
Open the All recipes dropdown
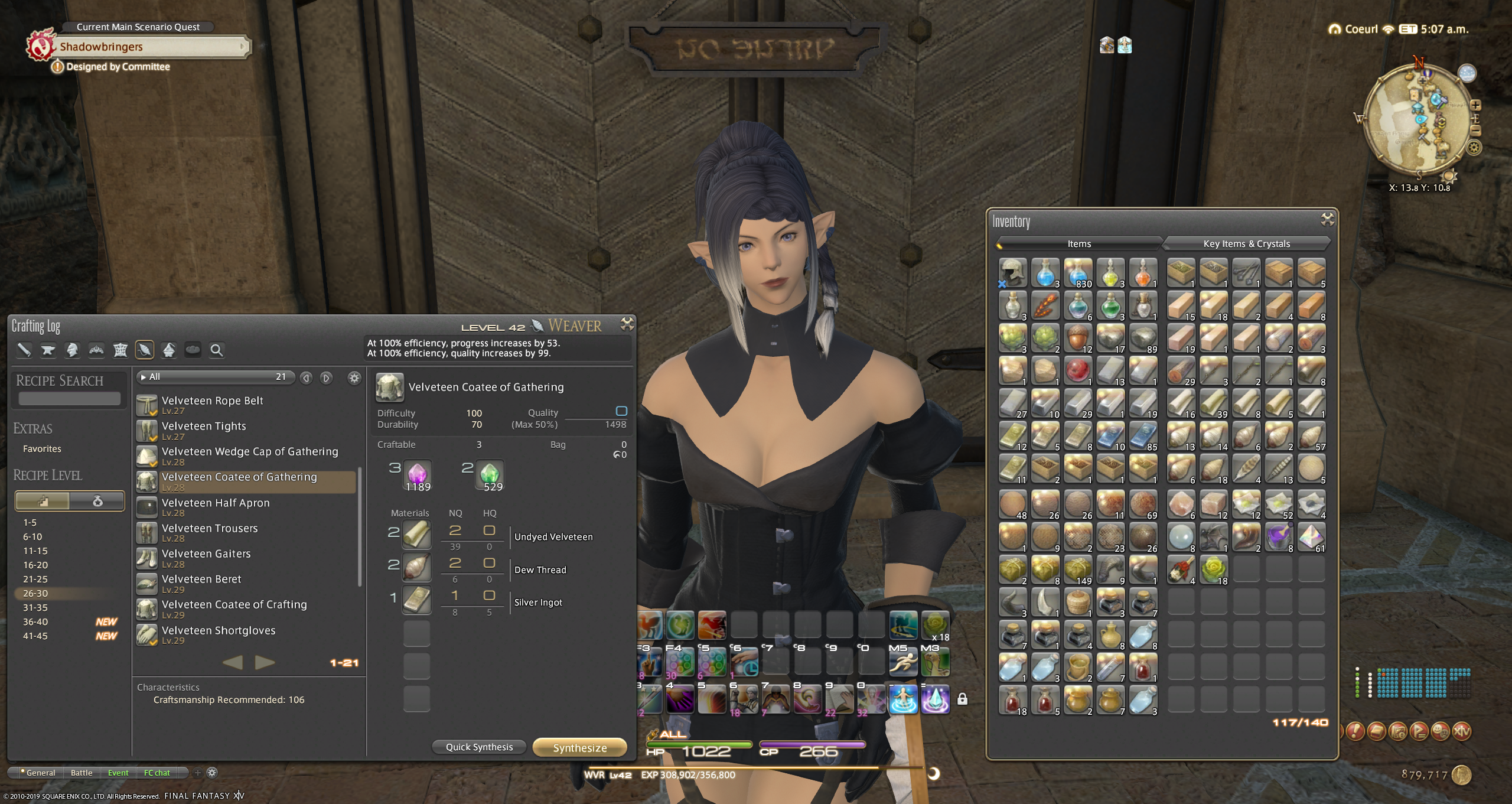[x=216, y=377]
